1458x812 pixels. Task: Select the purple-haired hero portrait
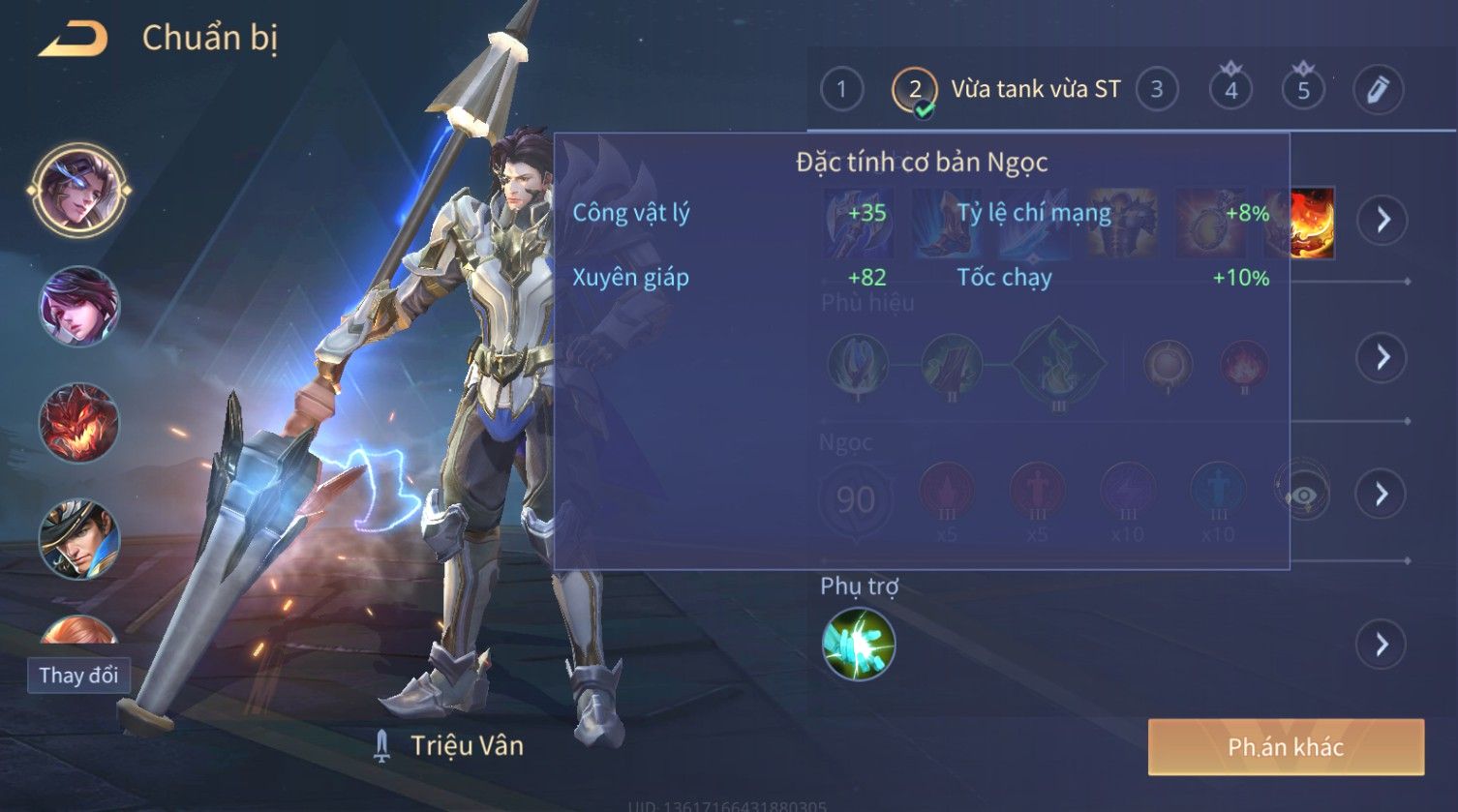point(78,307)
